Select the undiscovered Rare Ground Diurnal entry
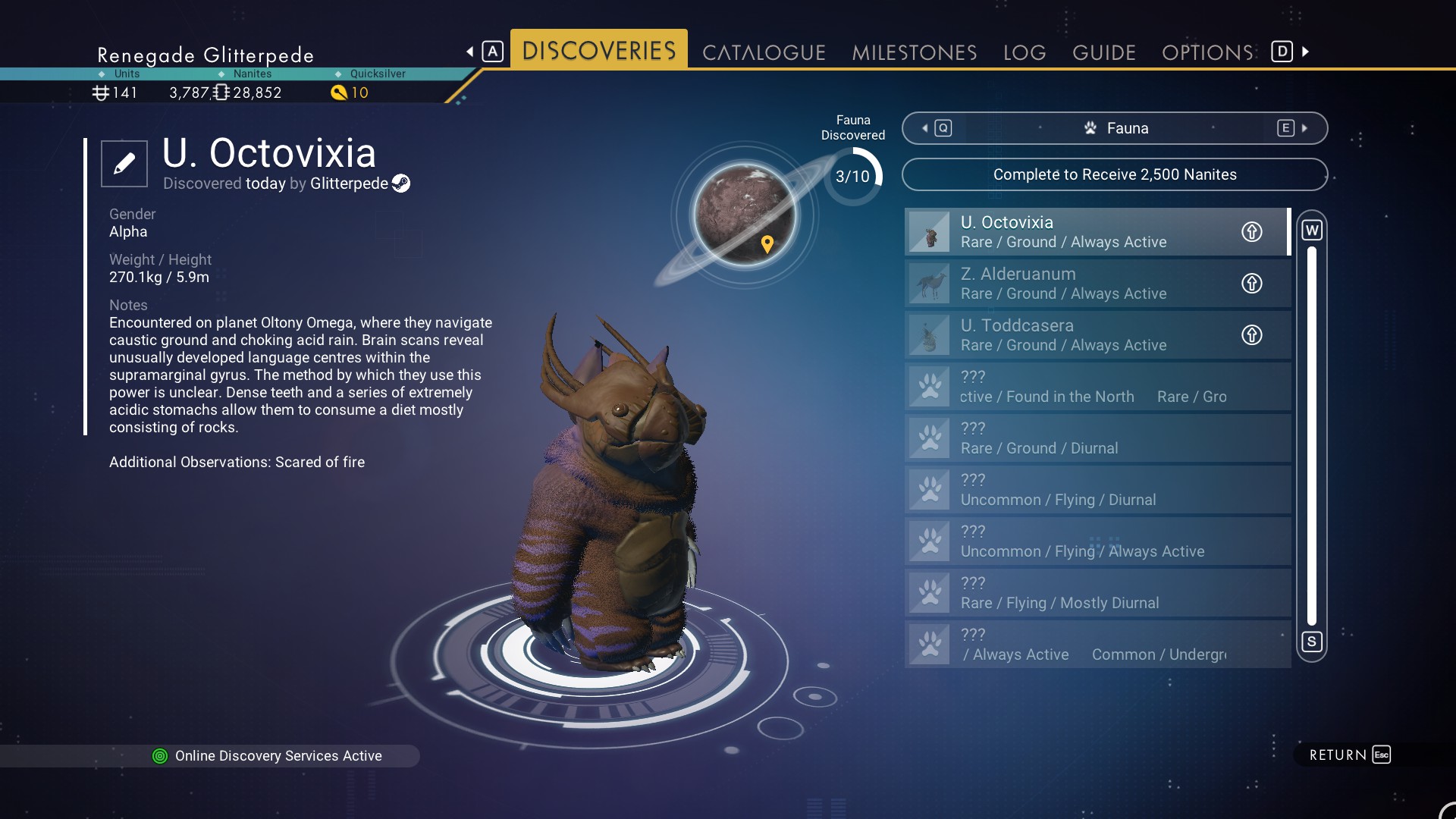This screenshot has height=819, width=1456. 1097,438
